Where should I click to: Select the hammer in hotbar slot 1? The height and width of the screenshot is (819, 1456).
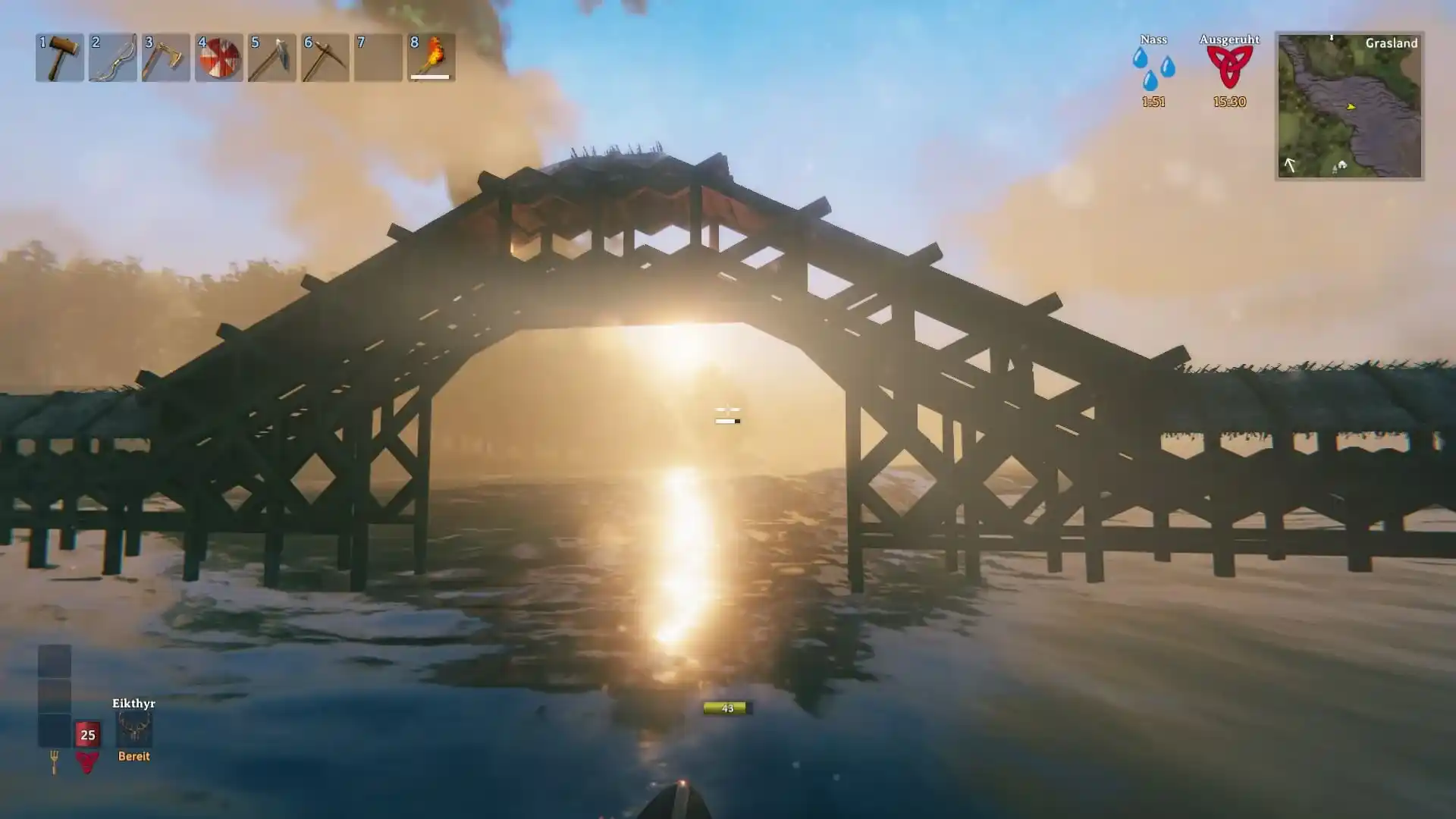coord(60,57)
